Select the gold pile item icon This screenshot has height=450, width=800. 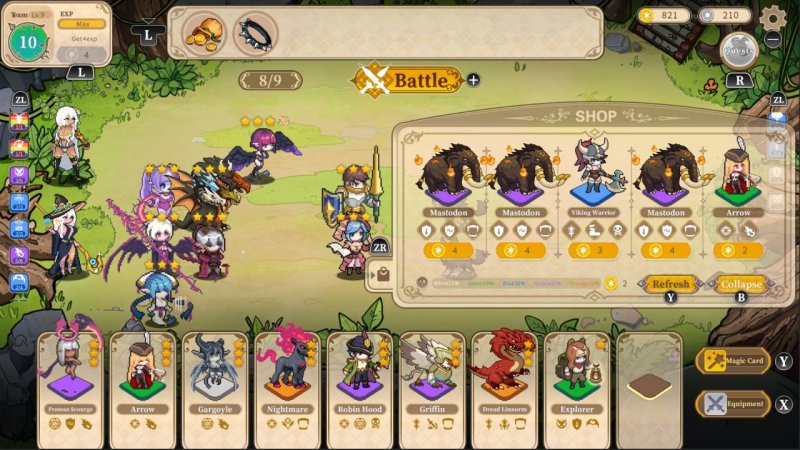203,32
